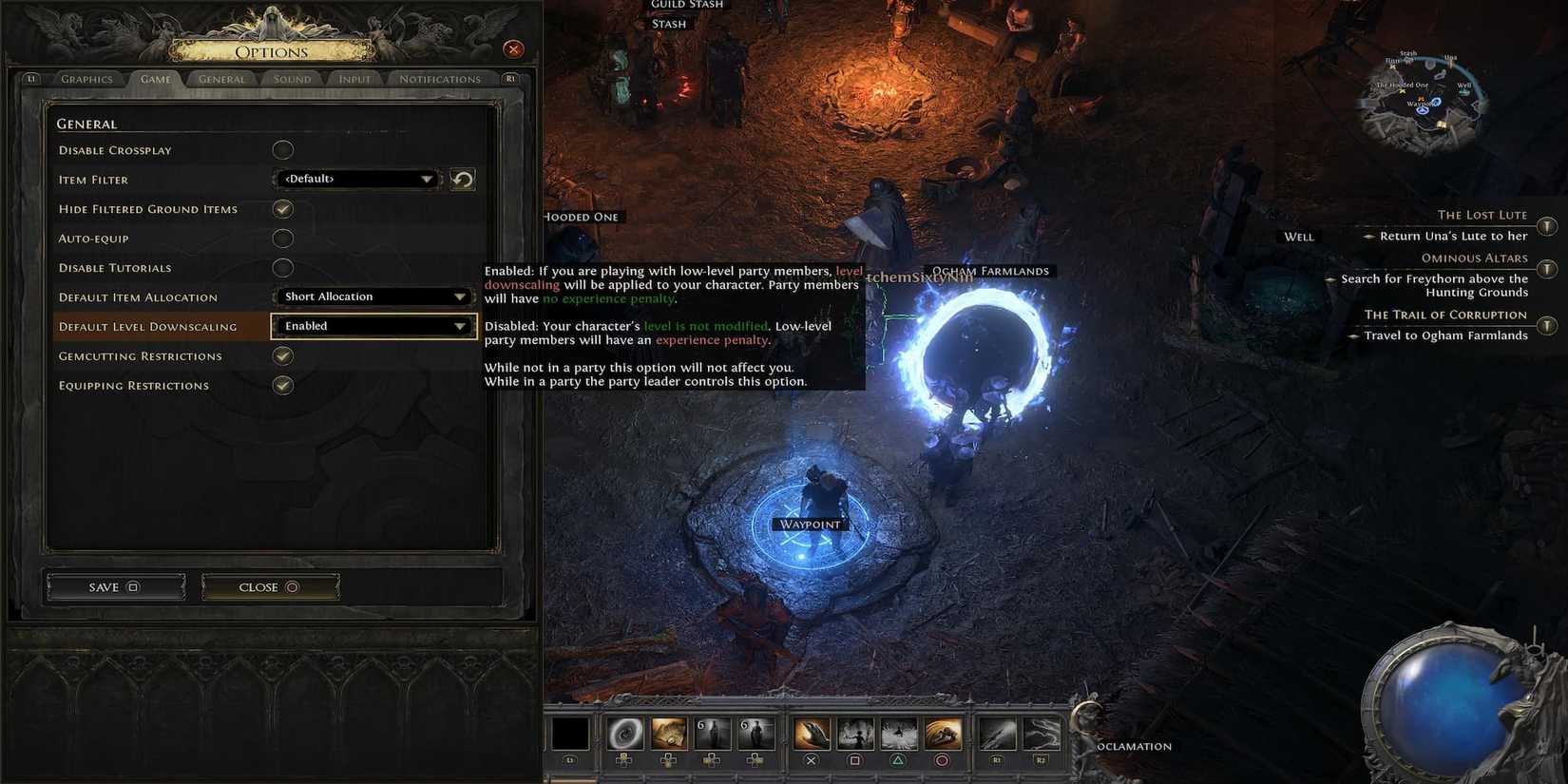
Task: Click the Waypoint in the town center
Action: 809,524
